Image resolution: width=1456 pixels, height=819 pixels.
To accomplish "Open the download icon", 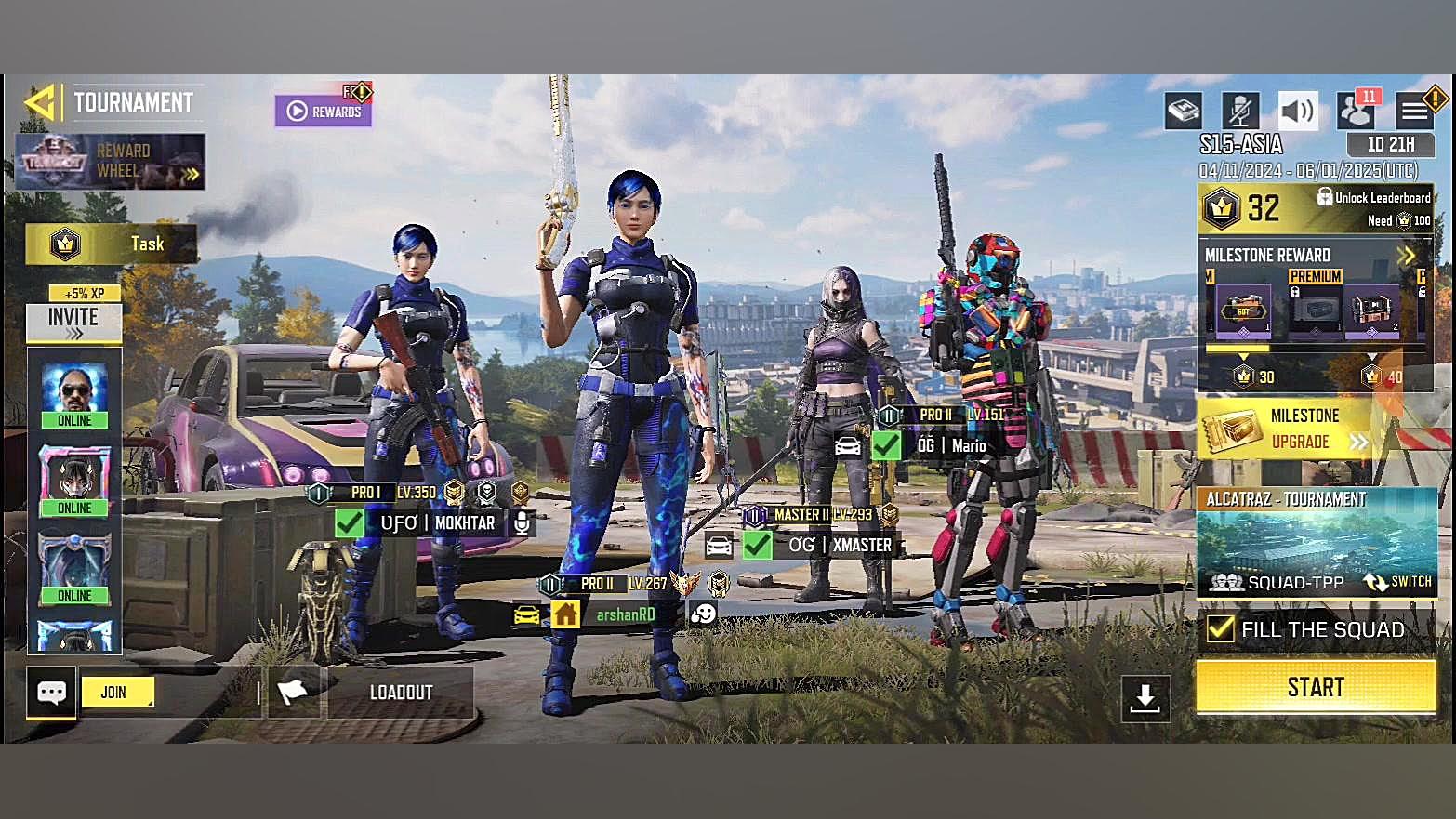I will [x=1145, y=697].
